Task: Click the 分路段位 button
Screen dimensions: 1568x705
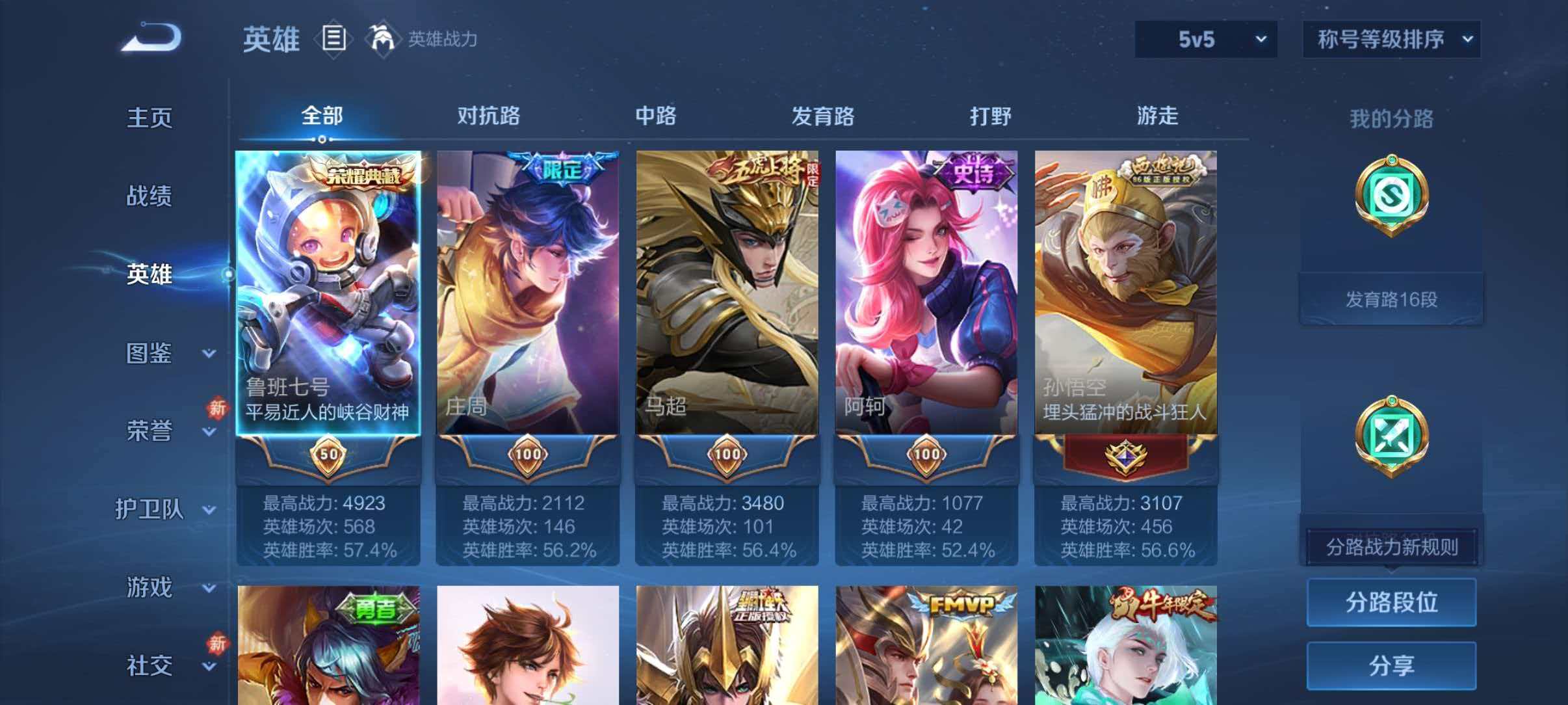Action: point(1391,602)
